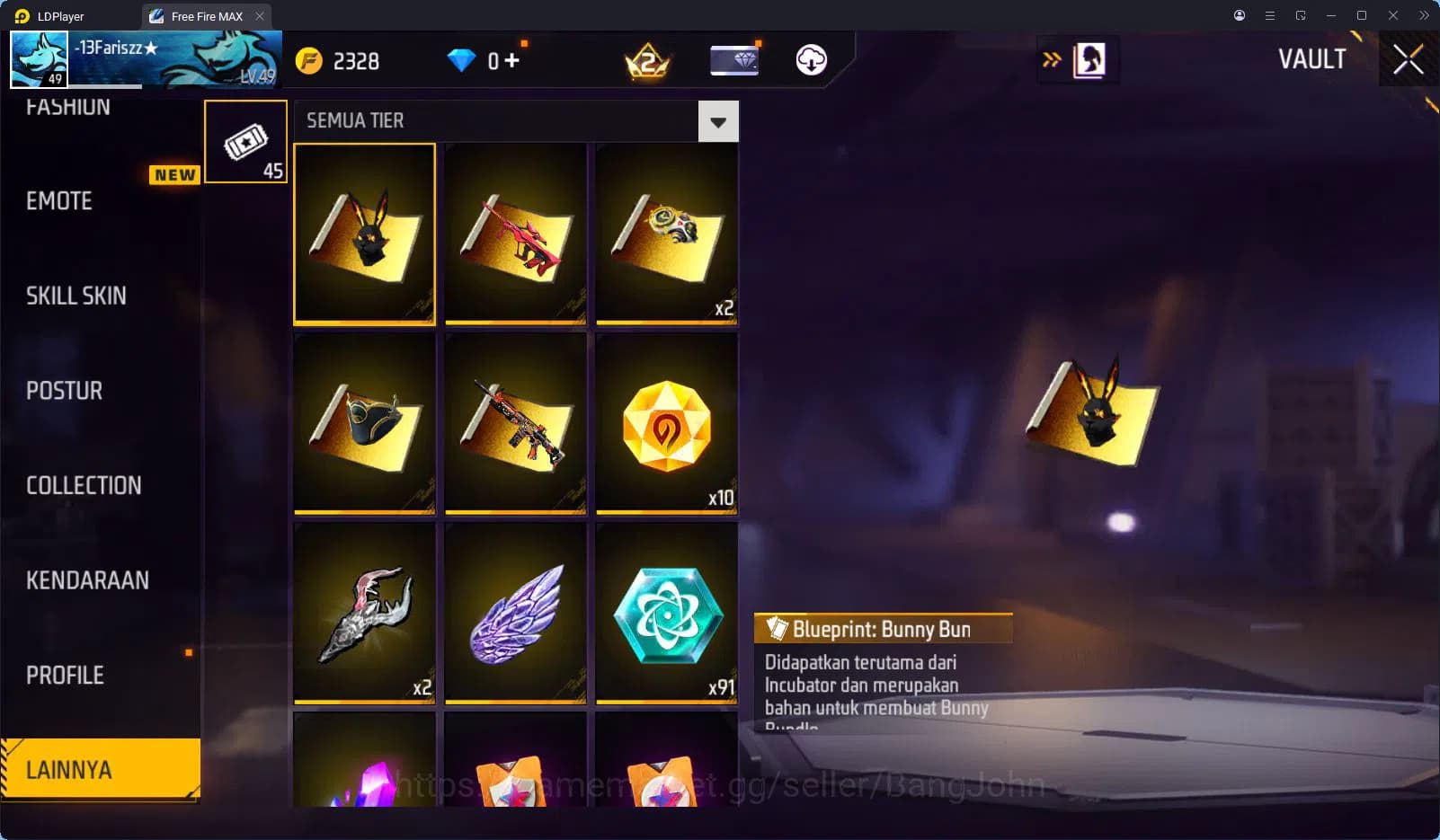
Task: Open the vault ticket counter showing 45
Action: click(x=245, y=141)
